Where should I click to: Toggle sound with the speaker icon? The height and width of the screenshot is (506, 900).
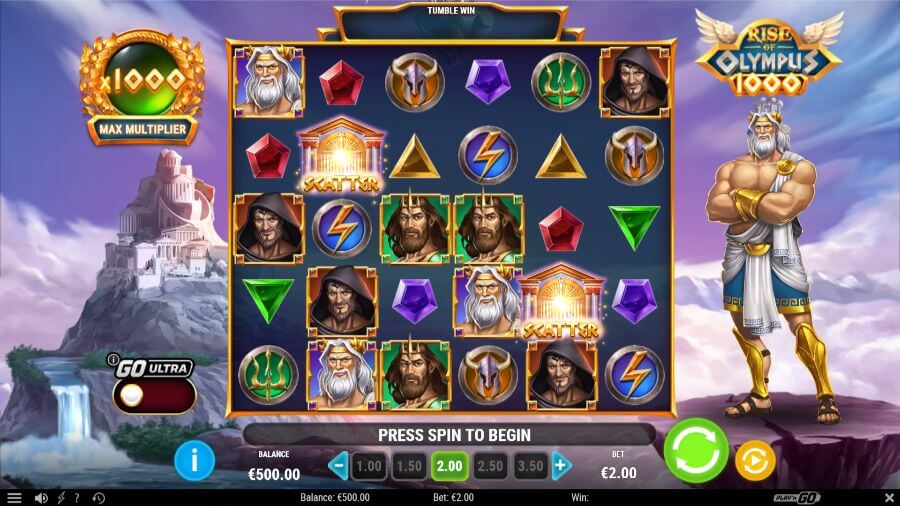pos(41,497)
